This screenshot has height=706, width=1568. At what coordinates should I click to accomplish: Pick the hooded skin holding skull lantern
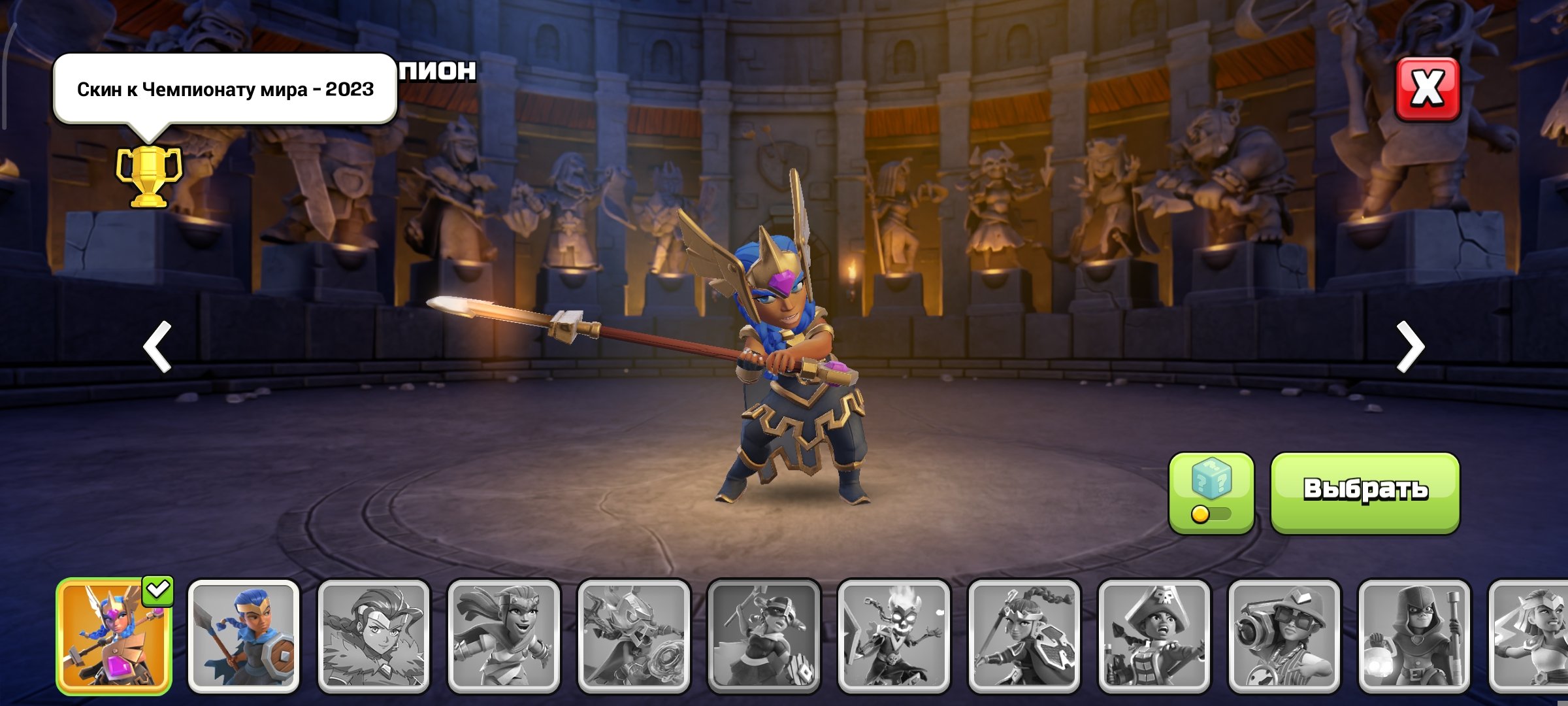click(1414, 636)
